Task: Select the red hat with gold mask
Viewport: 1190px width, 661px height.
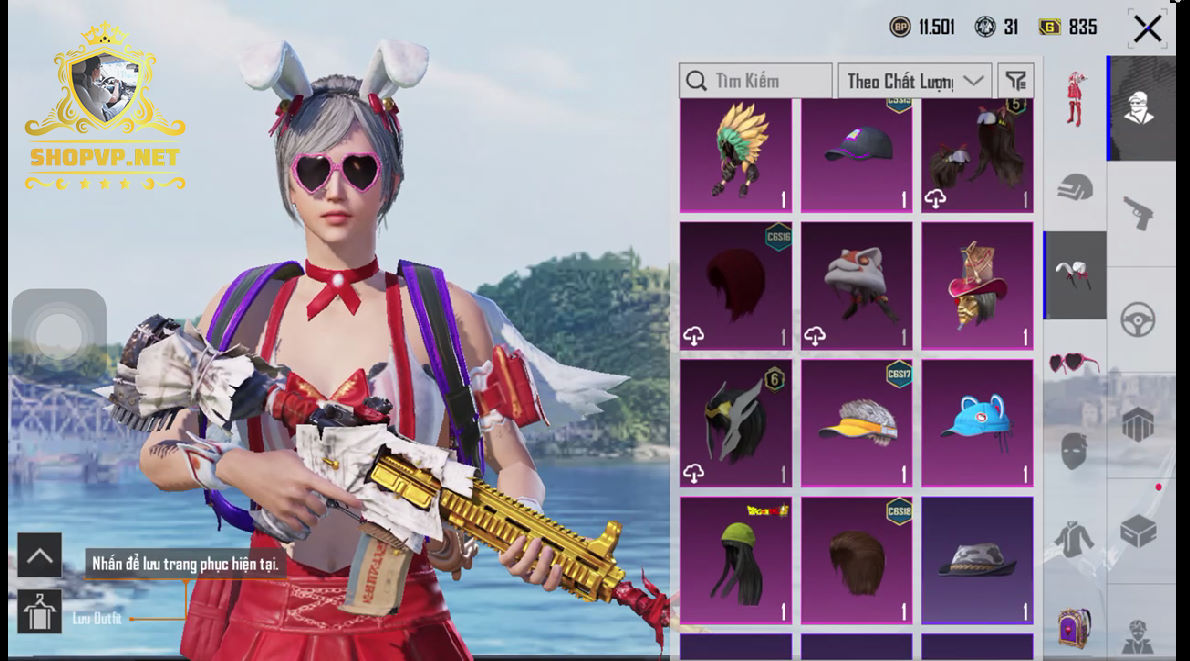Action: coord(977,286)
